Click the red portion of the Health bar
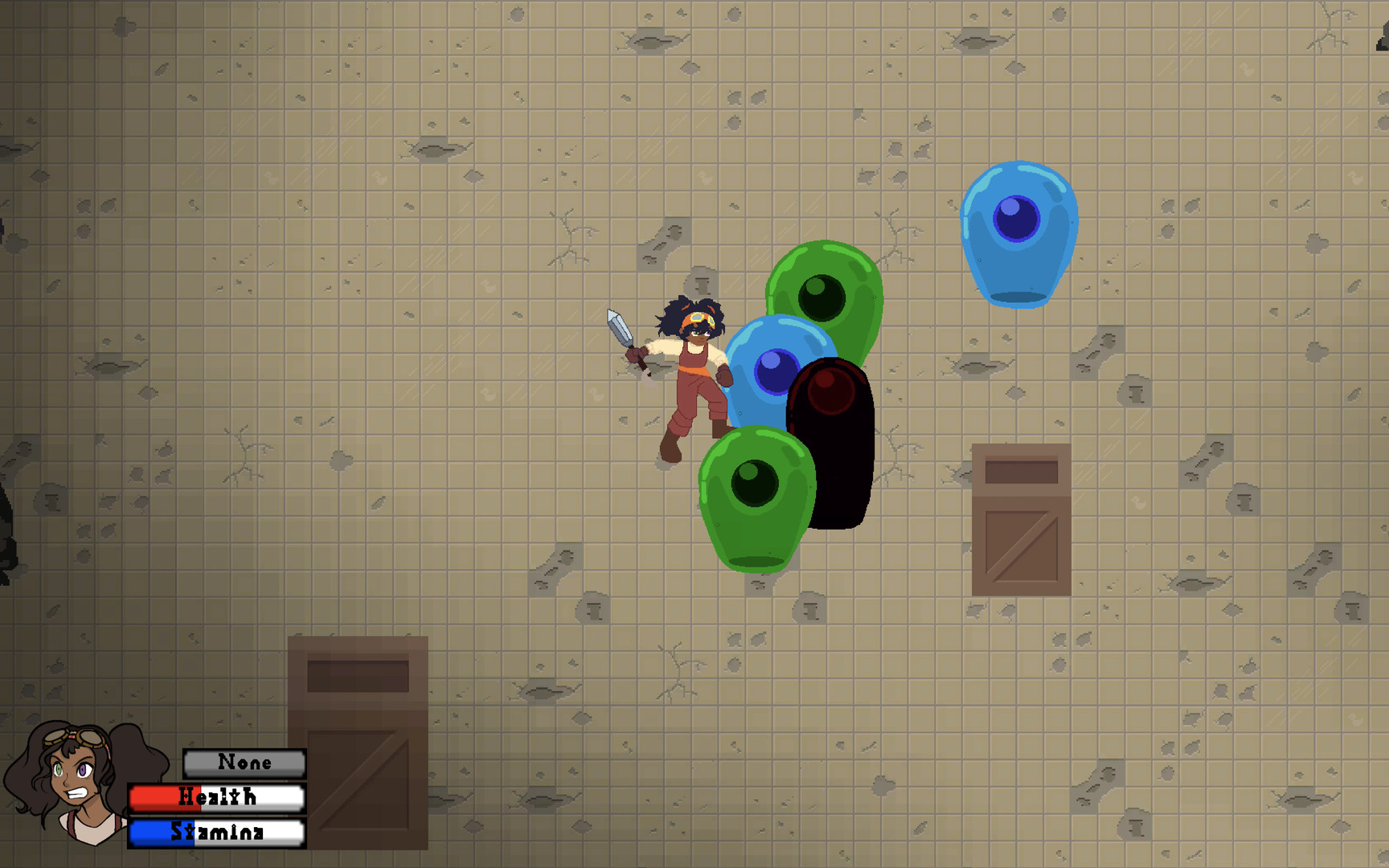The height and width of the screenshot is (868, 1389). point(153,797)
